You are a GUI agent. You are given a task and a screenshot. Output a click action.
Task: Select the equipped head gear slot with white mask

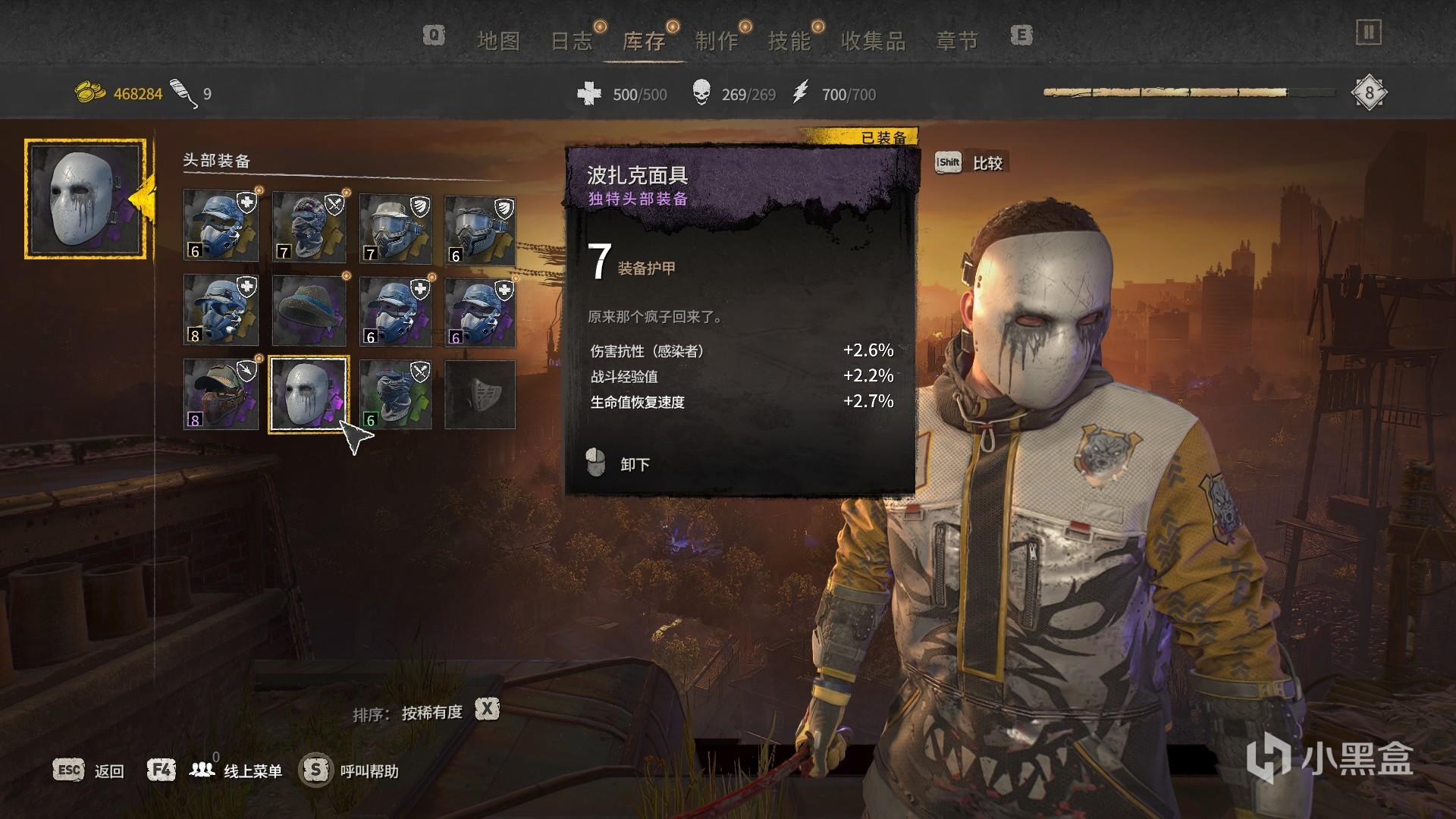coord(85,199)
